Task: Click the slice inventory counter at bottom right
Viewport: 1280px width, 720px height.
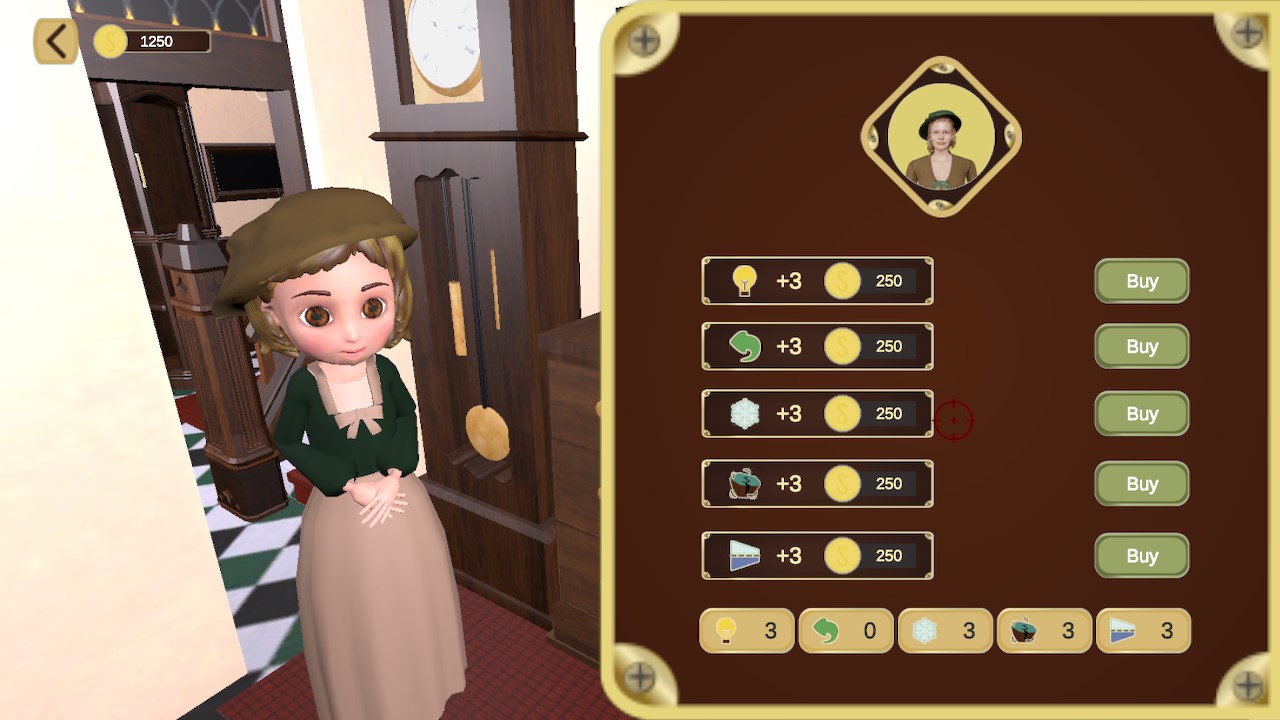Action: pos(1144,631)
